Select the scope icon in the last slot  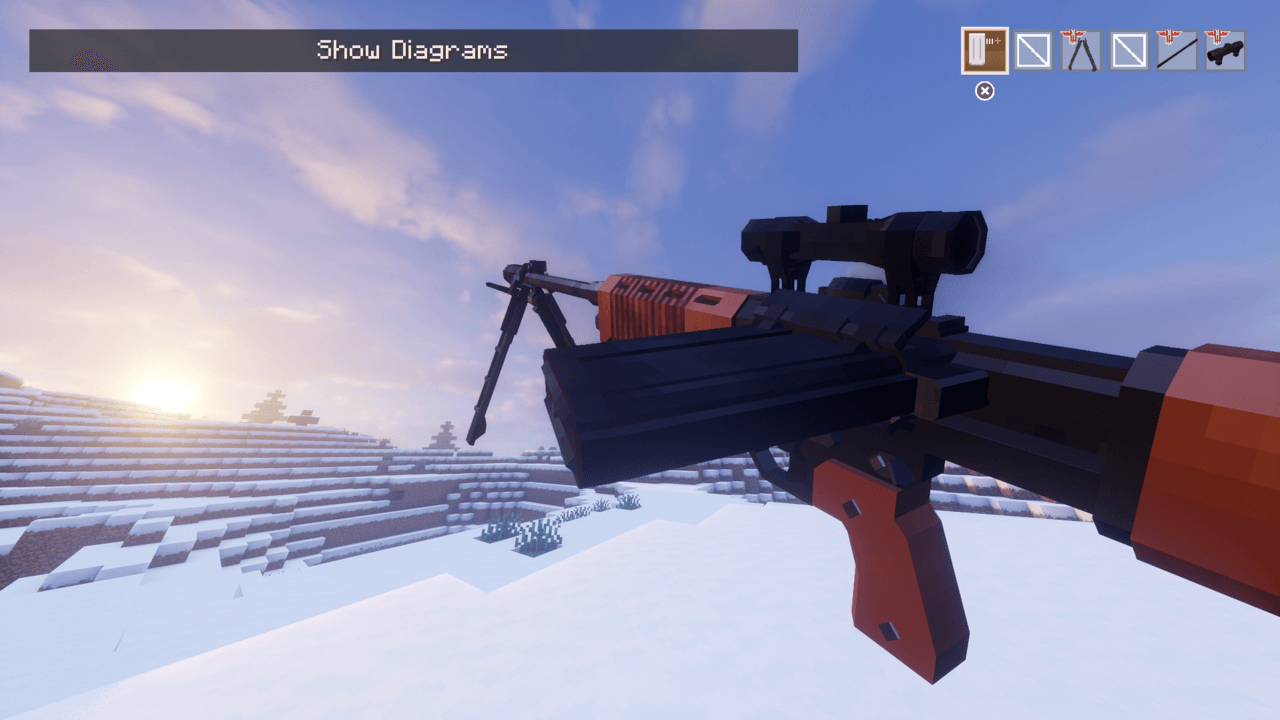coord(1224,50)
